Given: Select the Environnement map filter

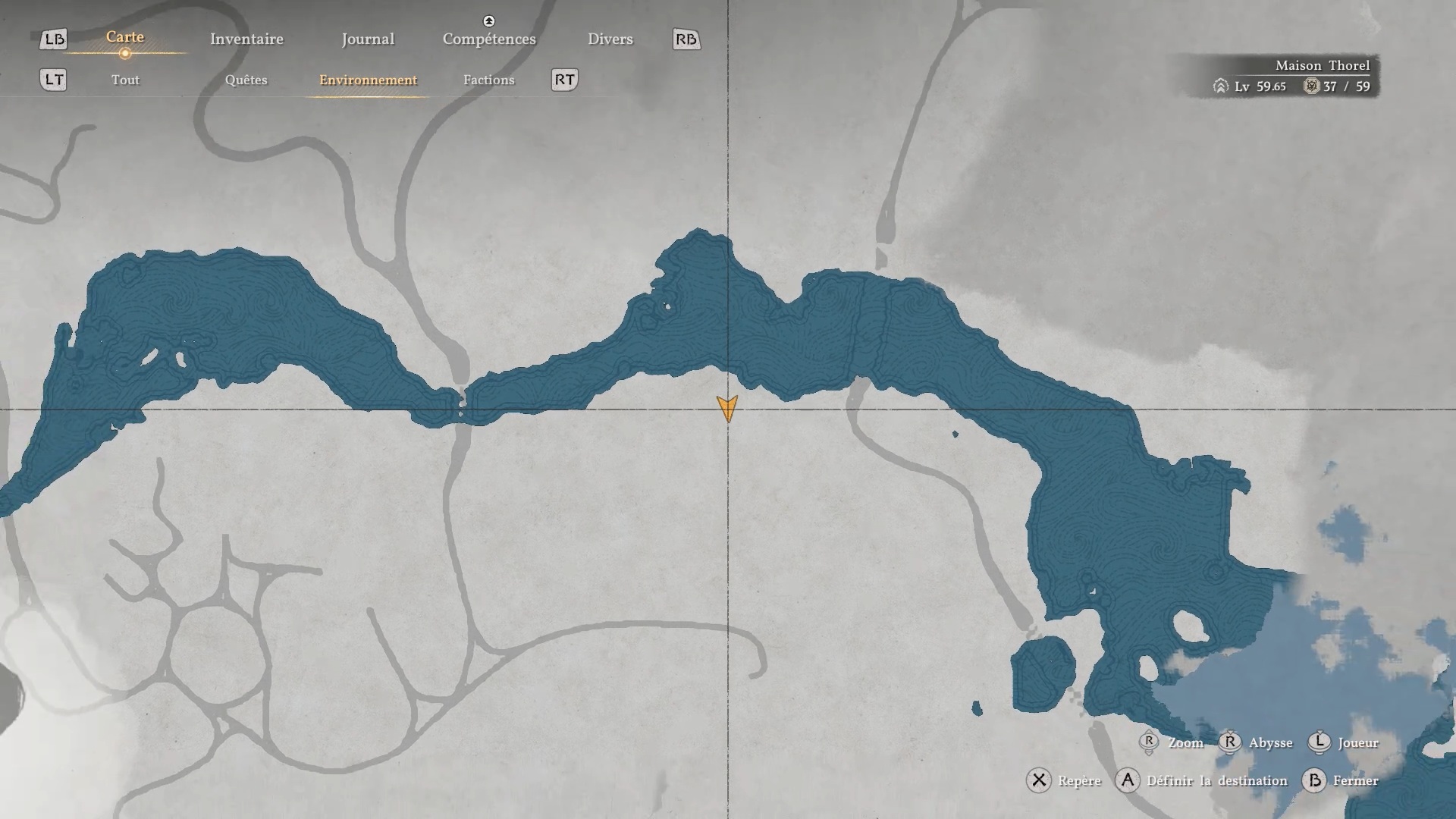Looking at the screenshot, I should coord(368,80).
